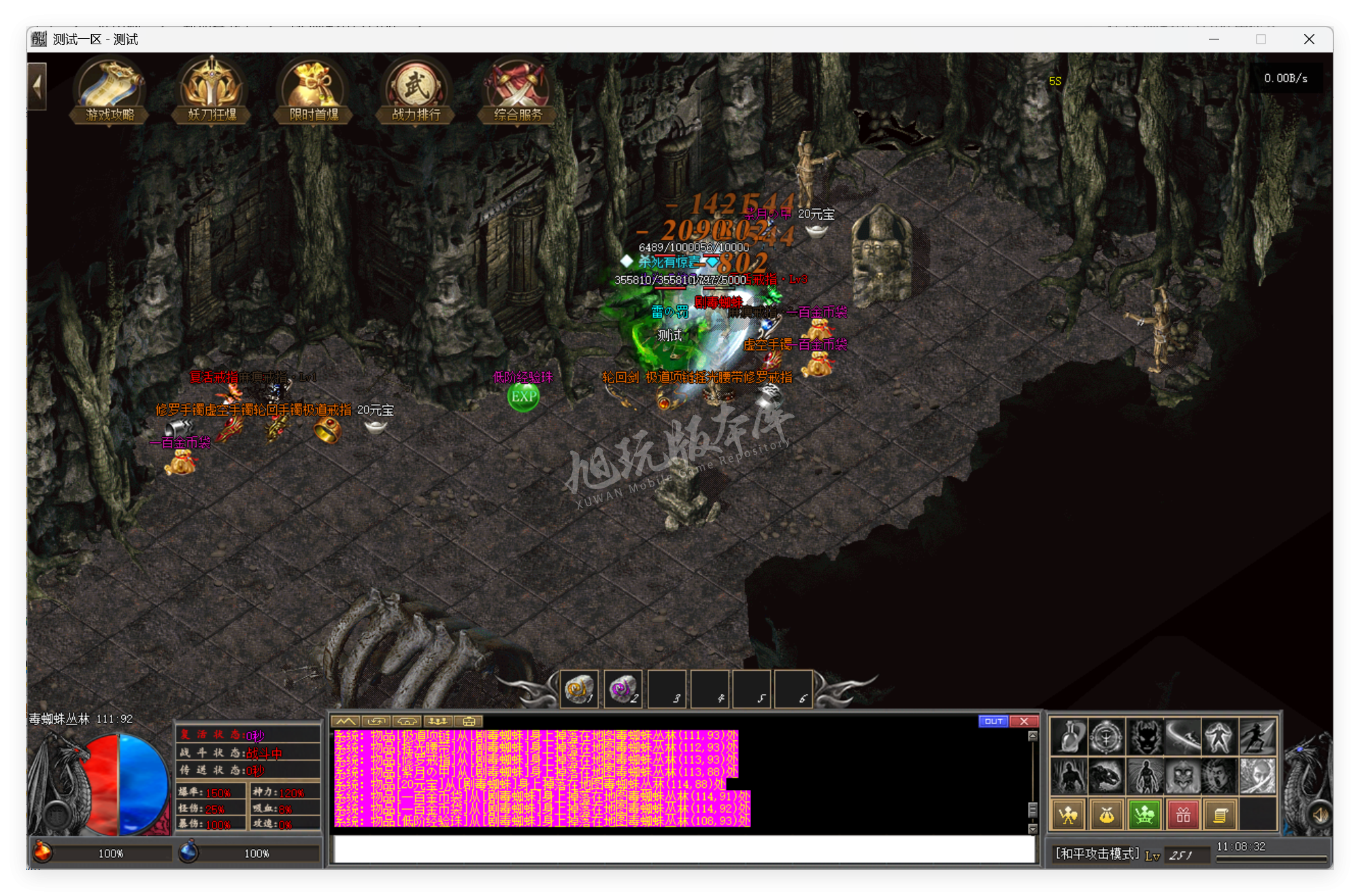Open the yellow warrior character panel button
Image resolution: width=1360 pixels, height=896 pixels.
[1069, 815]
